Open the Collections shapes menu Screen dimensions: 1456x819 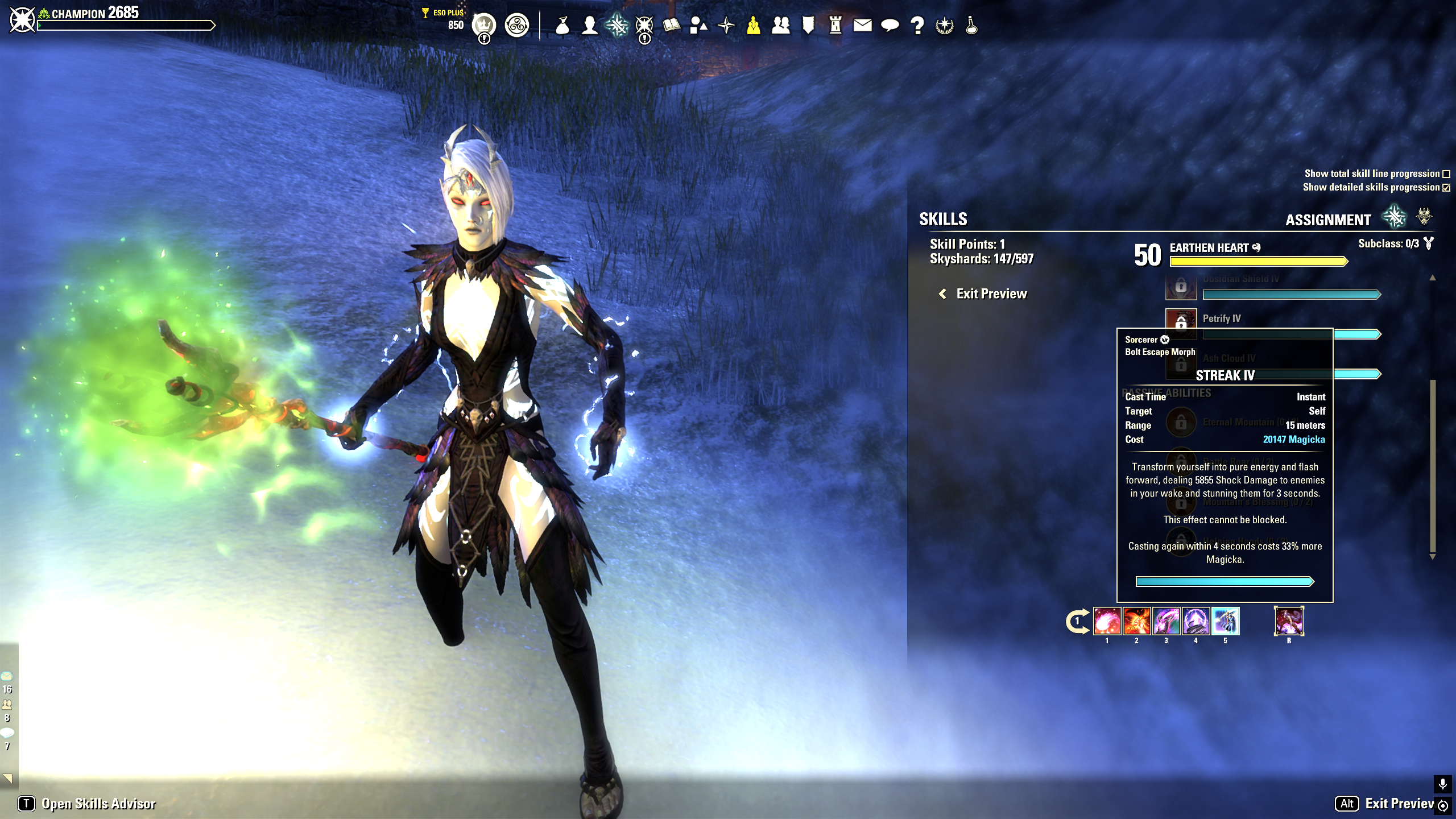point(698,26)
